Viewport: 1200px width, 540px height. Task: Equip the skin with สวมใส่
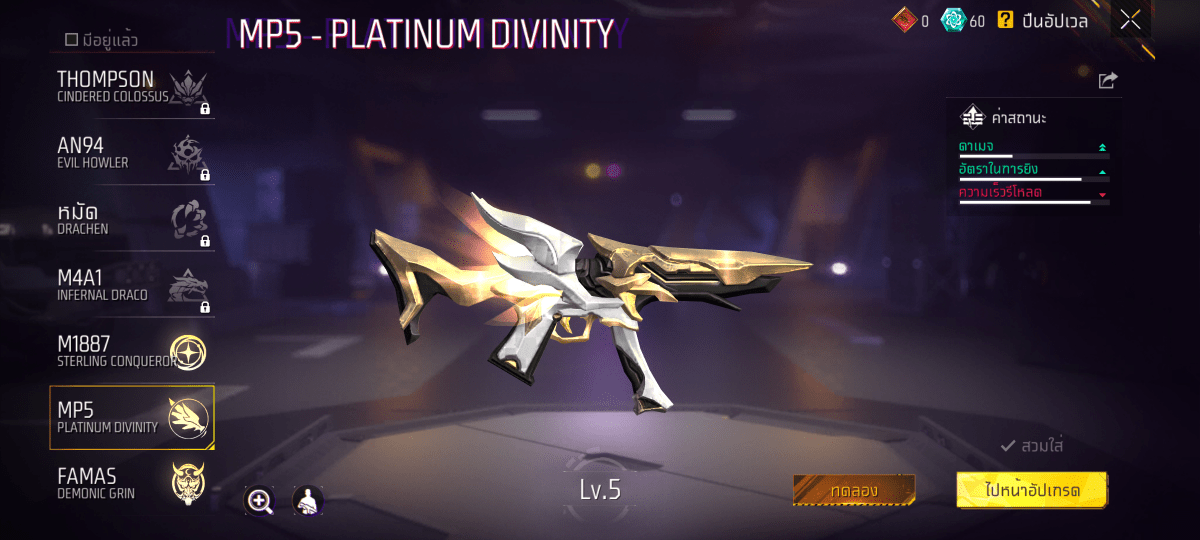1032,446
